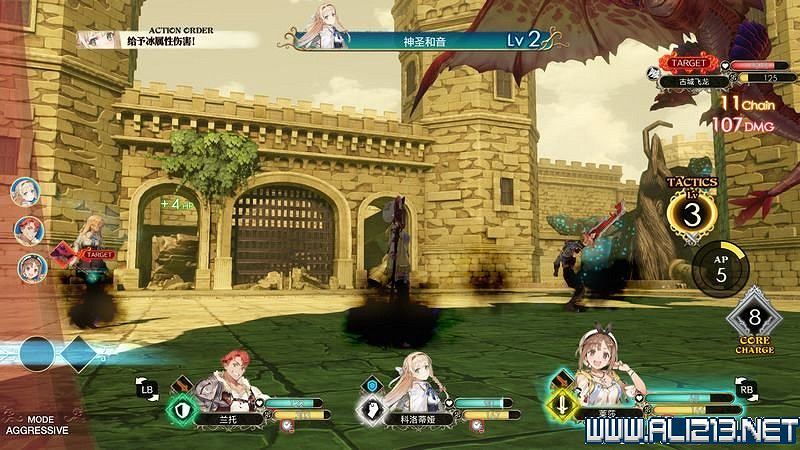Click the red enemy target marker diamond
Image resolution: width=800 pixels, height=450 pixels.
(x=63, y=254)
